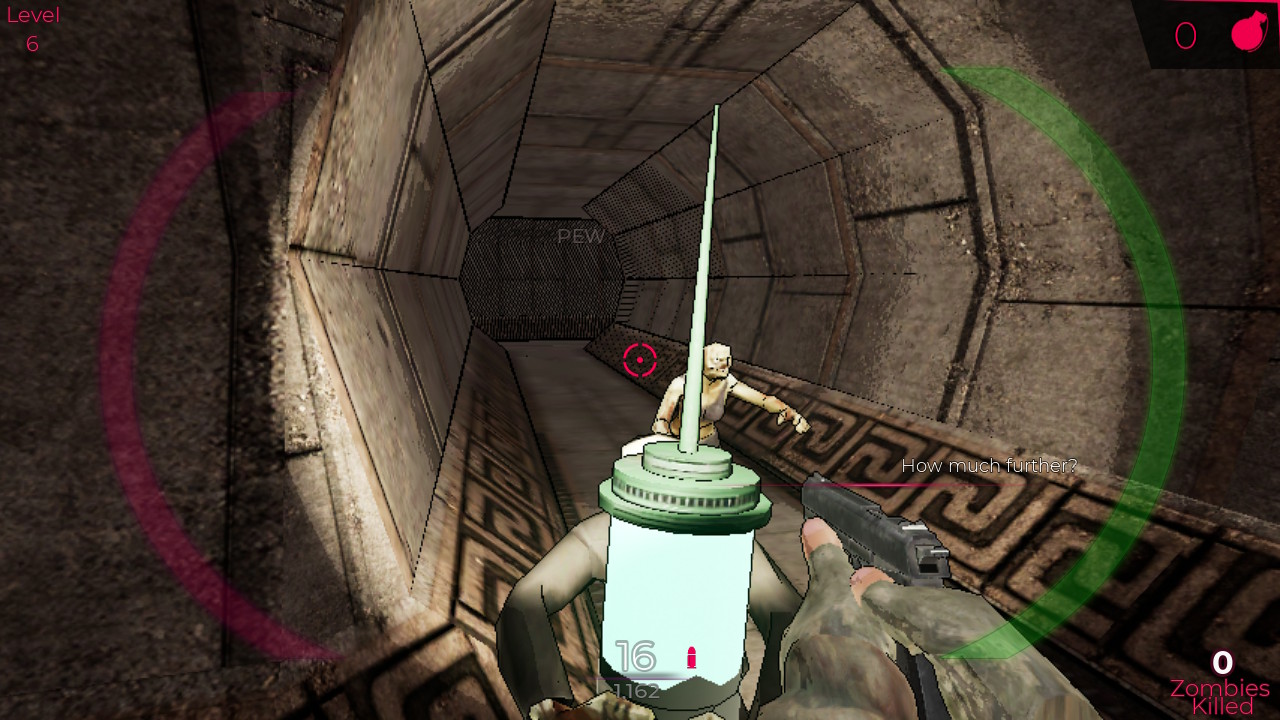Select the red bullet ammo icon
Screen dimensions: 1280x720
click(692, 659)
